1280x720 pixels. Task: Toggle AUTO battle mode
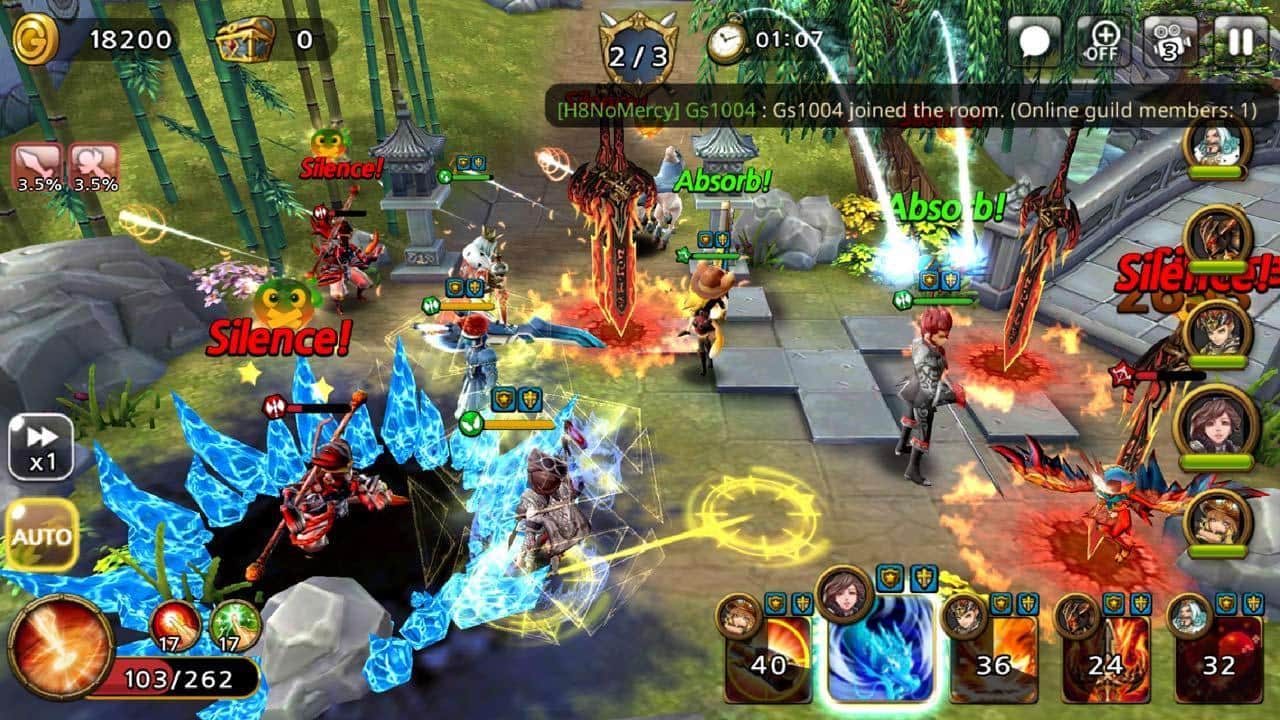click(x=41, y=535)
